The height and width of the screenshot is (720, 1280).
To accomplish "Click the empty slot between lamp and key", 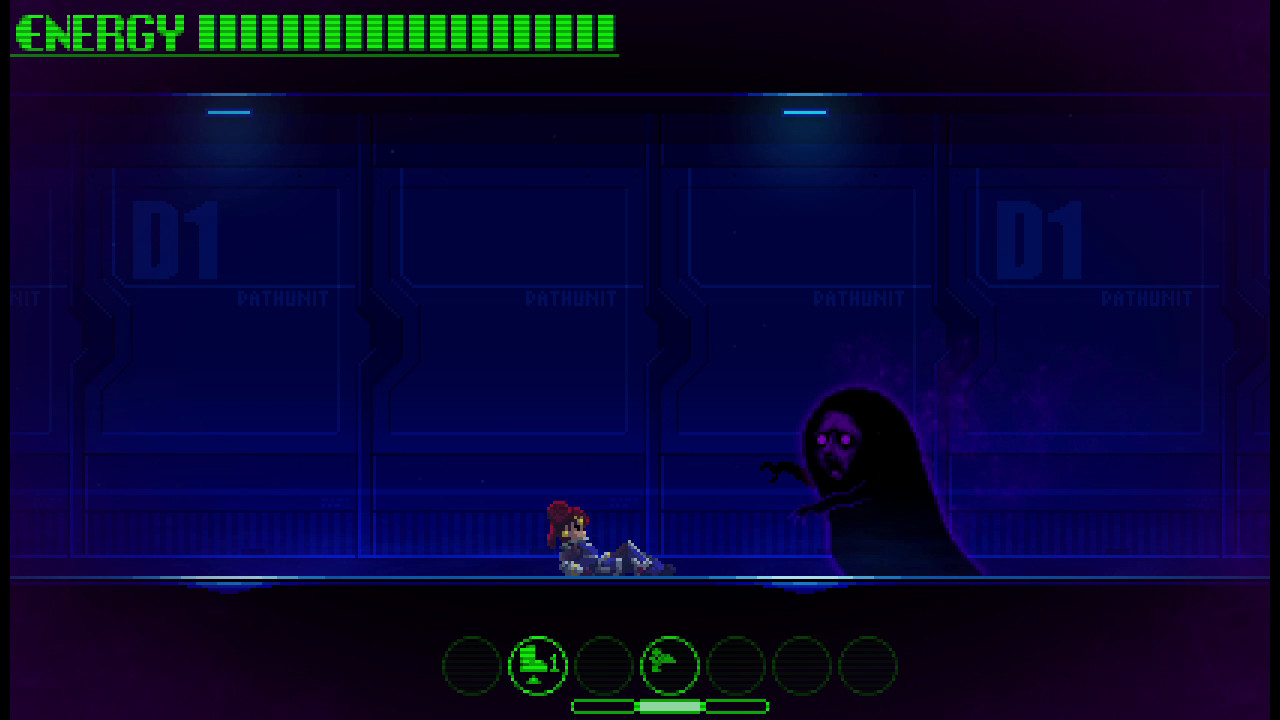I will 603,663.
